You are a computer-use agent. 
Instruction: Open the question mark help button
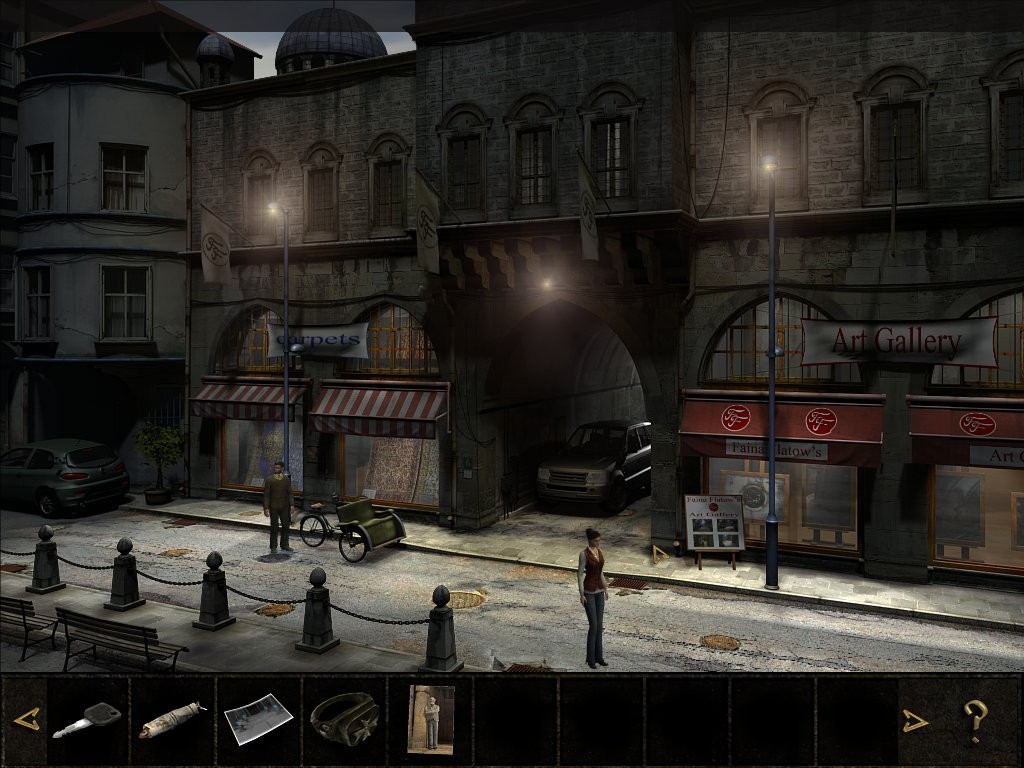click(975, 720)
